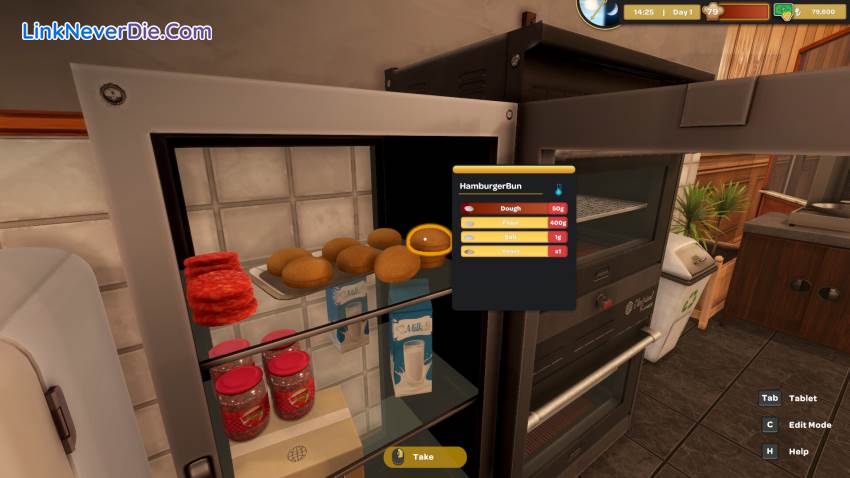Open the LinkNeverDie.Com watermark link
The image size is (850, 478).
117,31
